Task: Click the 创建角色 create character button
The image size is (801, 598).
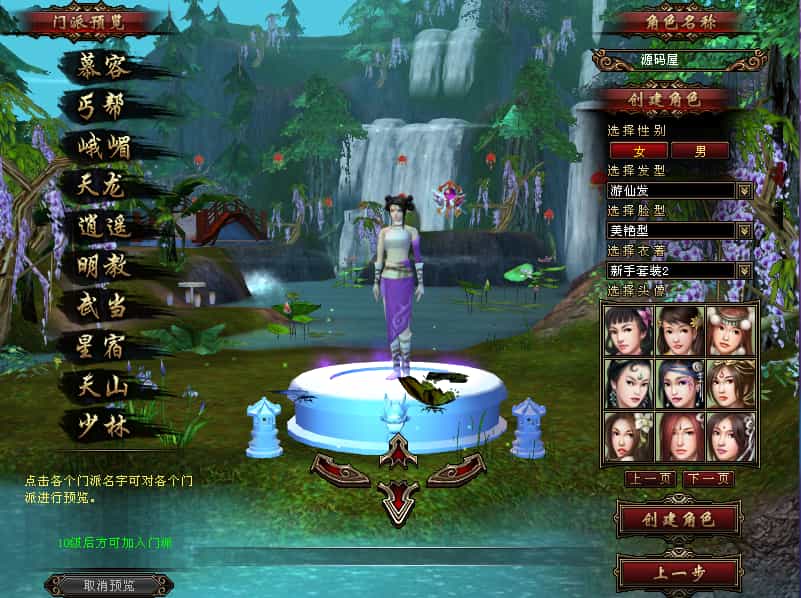Action: [x=678, y=519]
